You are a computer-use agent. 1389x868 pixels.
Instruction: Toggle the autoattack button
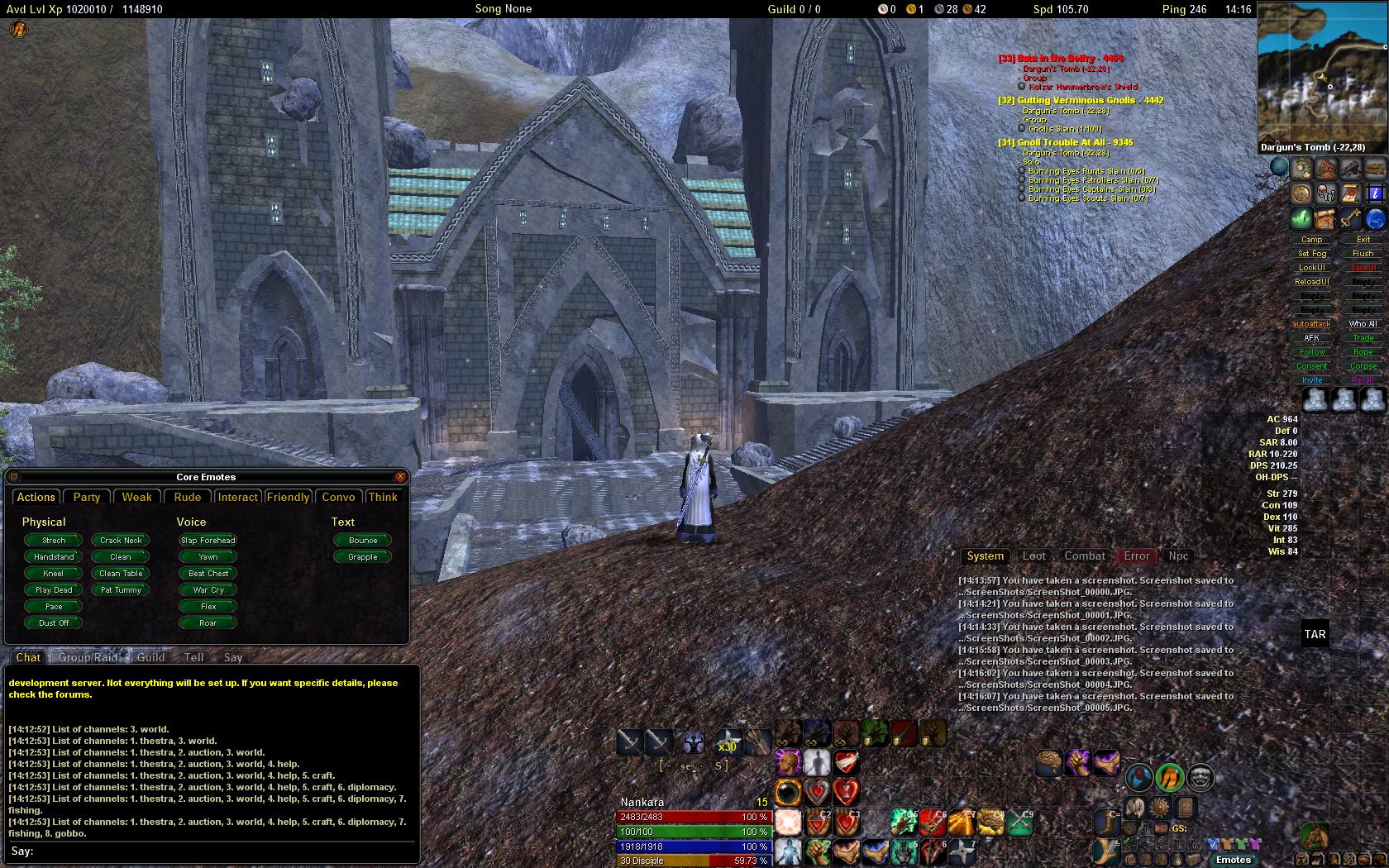(x=1311, y=324)
